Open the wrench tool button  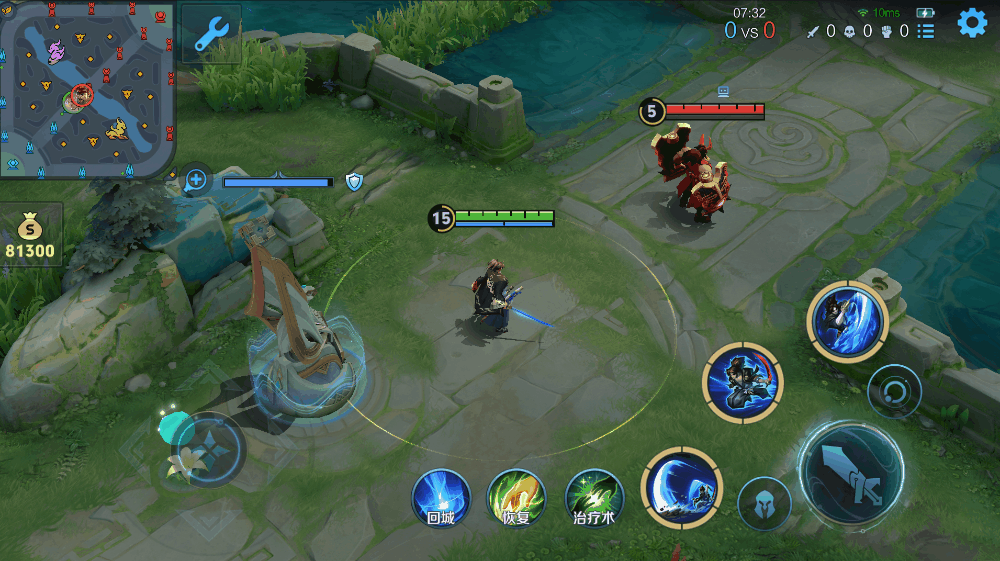click(211, 34)
